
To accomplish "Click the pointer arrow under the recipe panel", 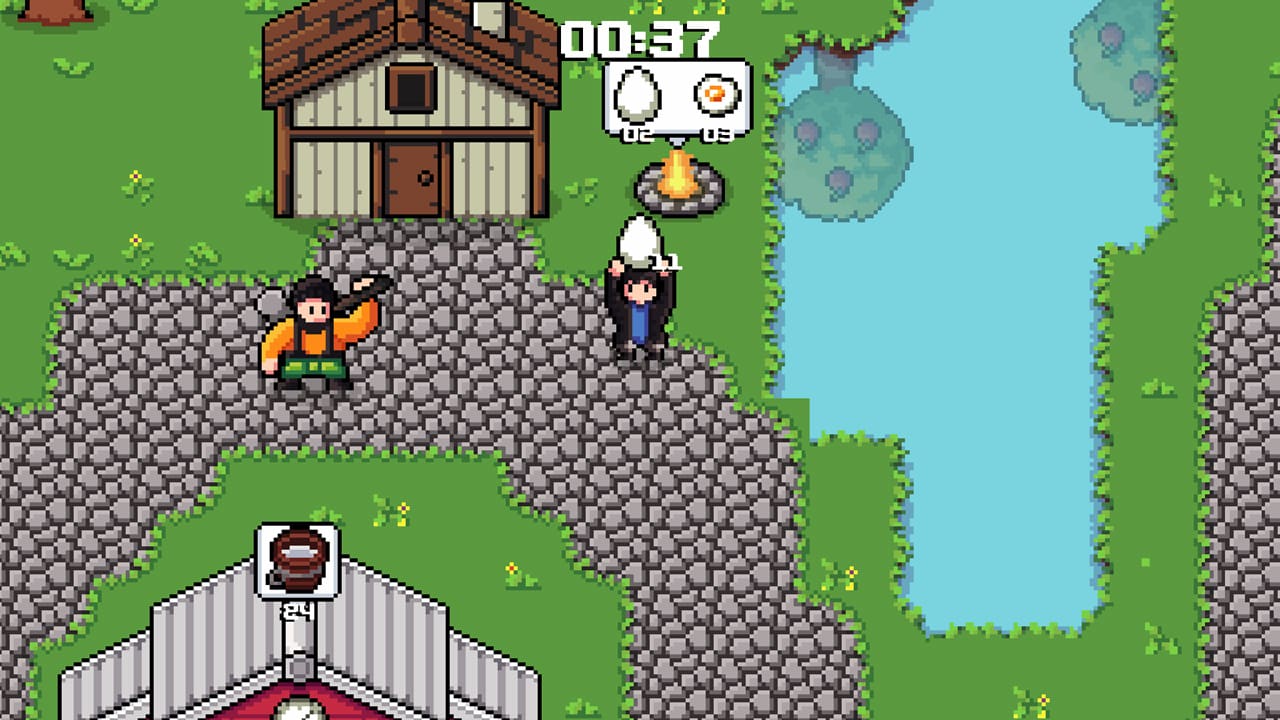I will (x=677, y=143).
